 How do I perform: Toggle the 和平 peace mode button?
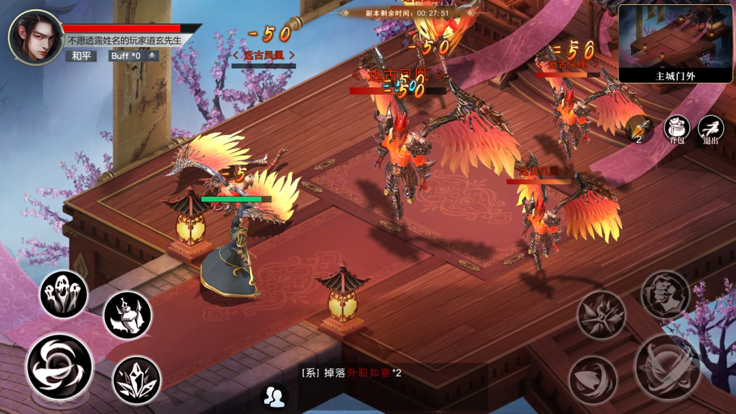pos(82,56)
